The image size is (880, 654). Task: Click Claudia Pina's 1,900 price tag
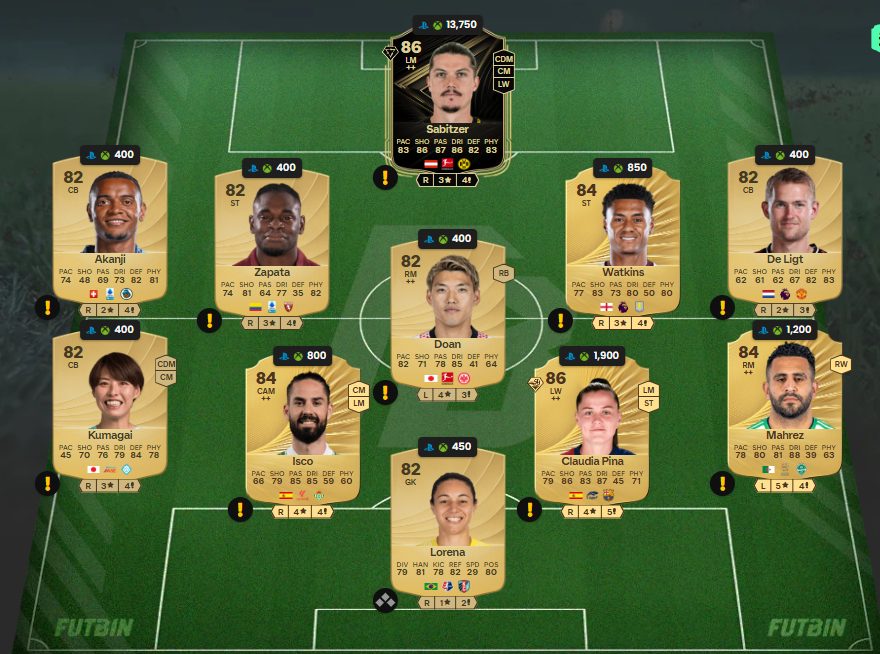592,355
